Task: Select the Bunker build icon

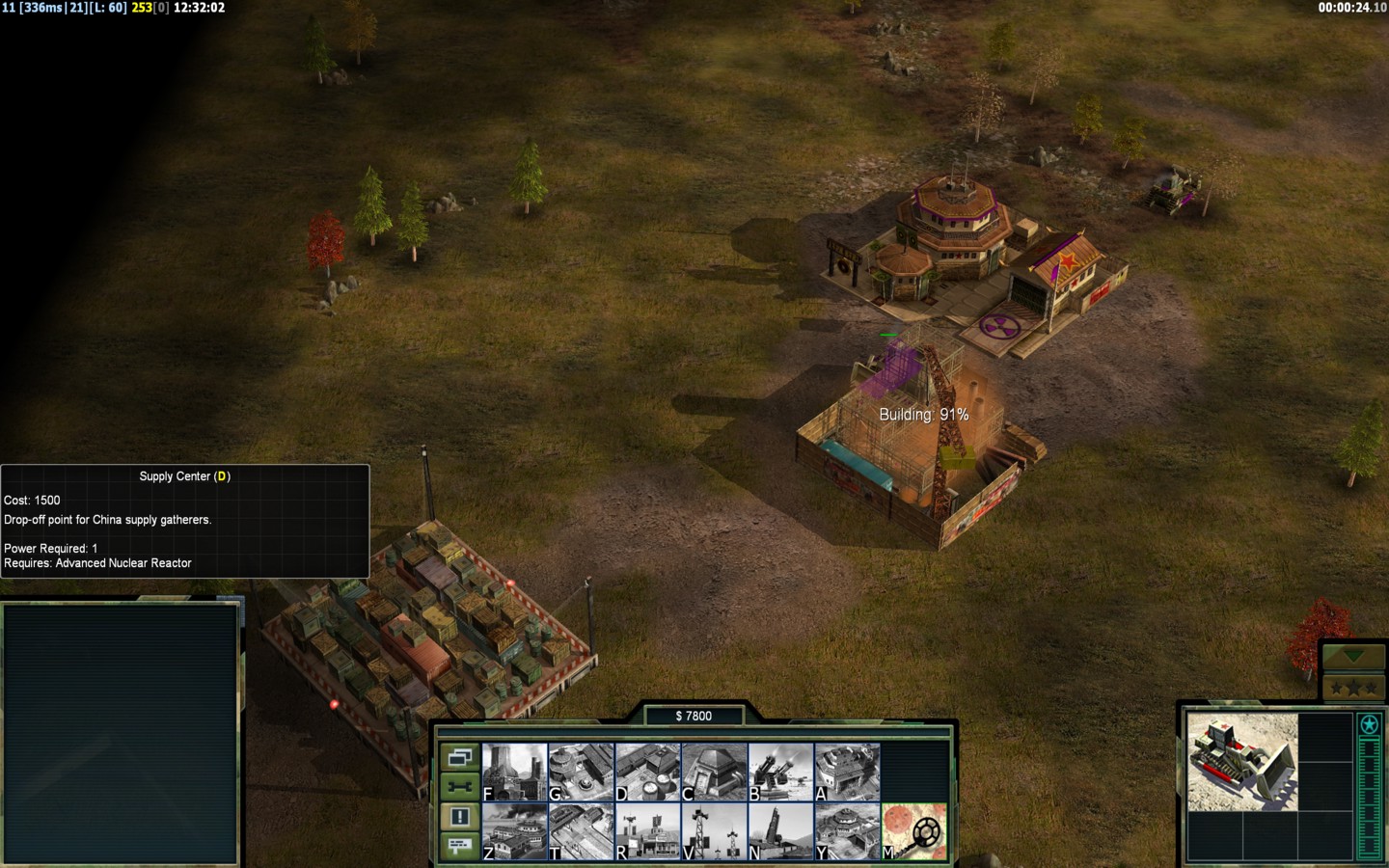Action: (715, 772)
